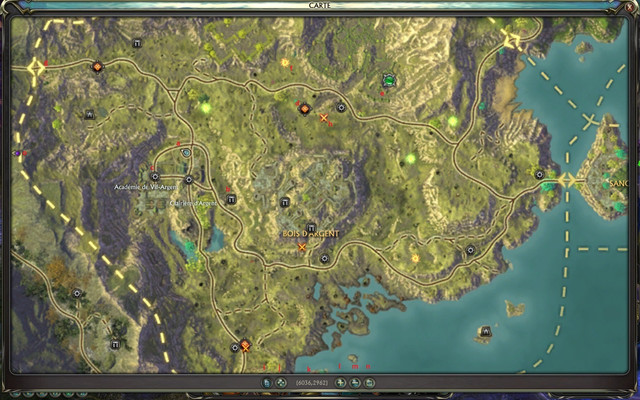Select the green ringed marker in the northeast

click(x=389, y=80)
